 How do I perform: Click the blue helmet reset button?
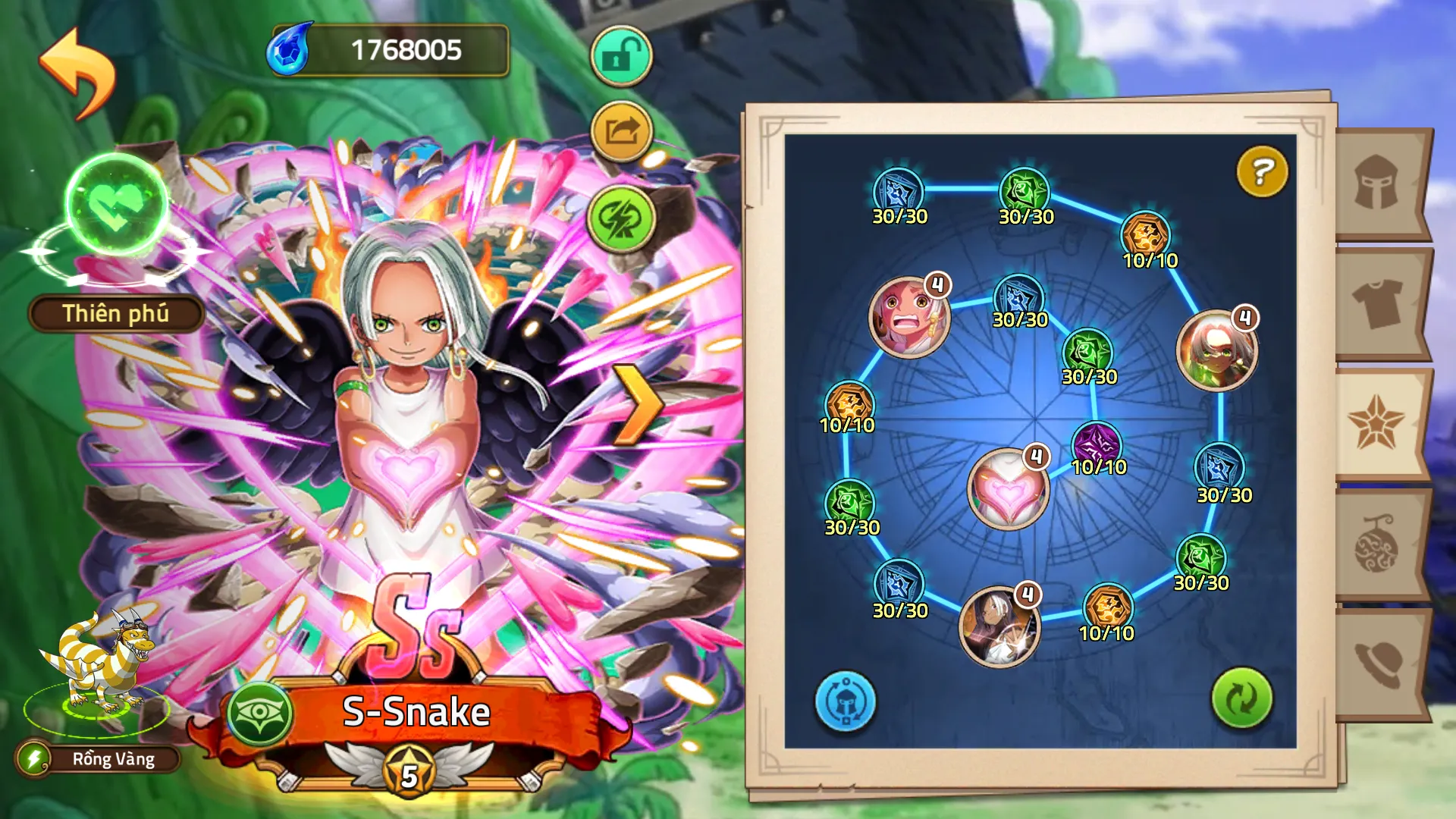[845, 701]
